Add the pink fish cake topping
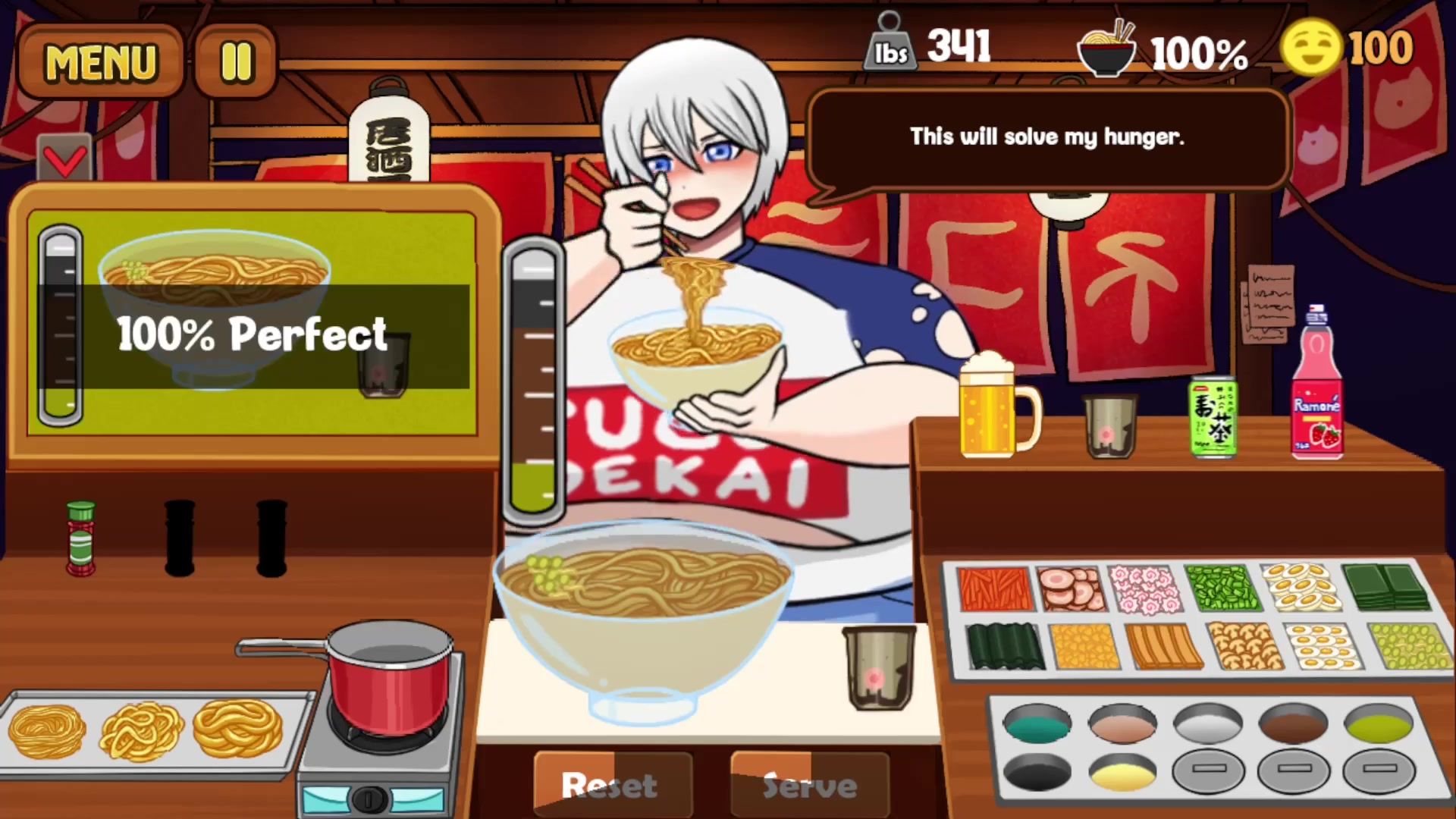 click(x=1144, y=588)
